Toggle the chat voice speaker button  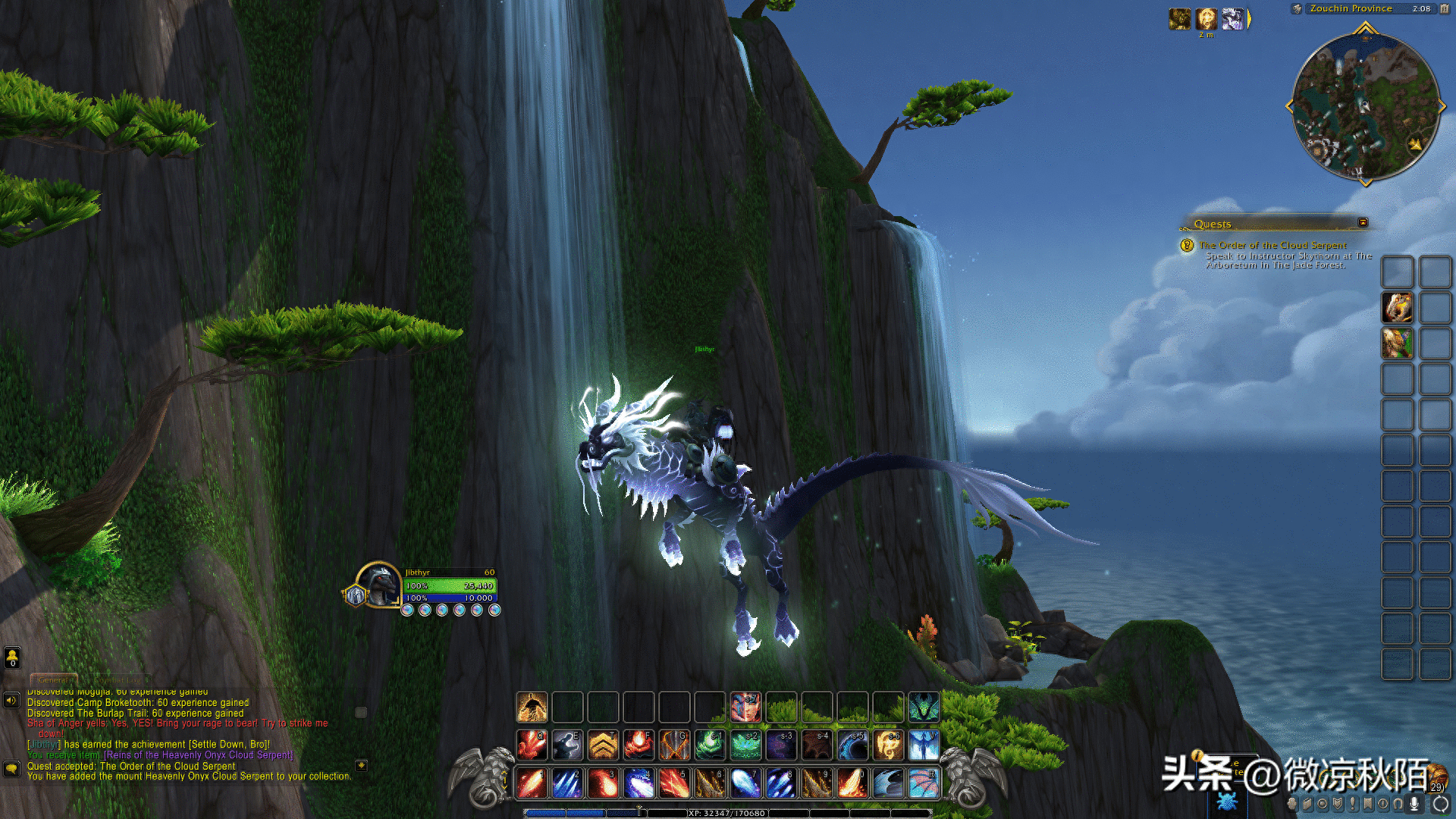tap(11, 700)
